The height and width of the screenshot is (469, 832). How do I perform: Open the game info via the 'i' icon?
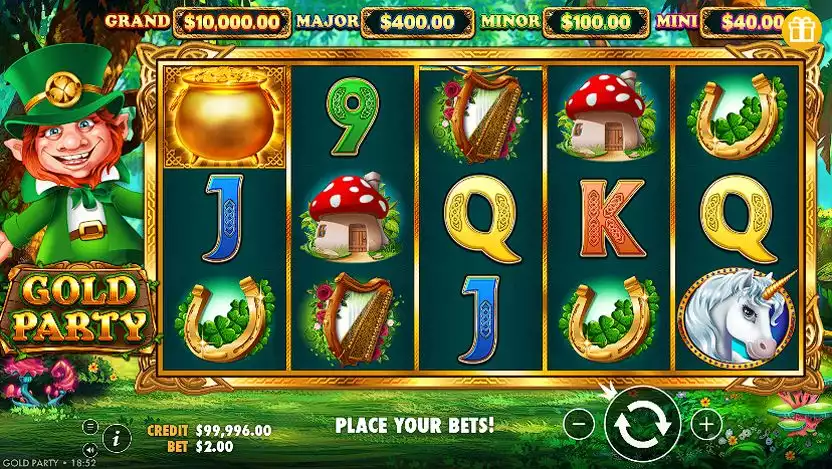tap(117, 437)
